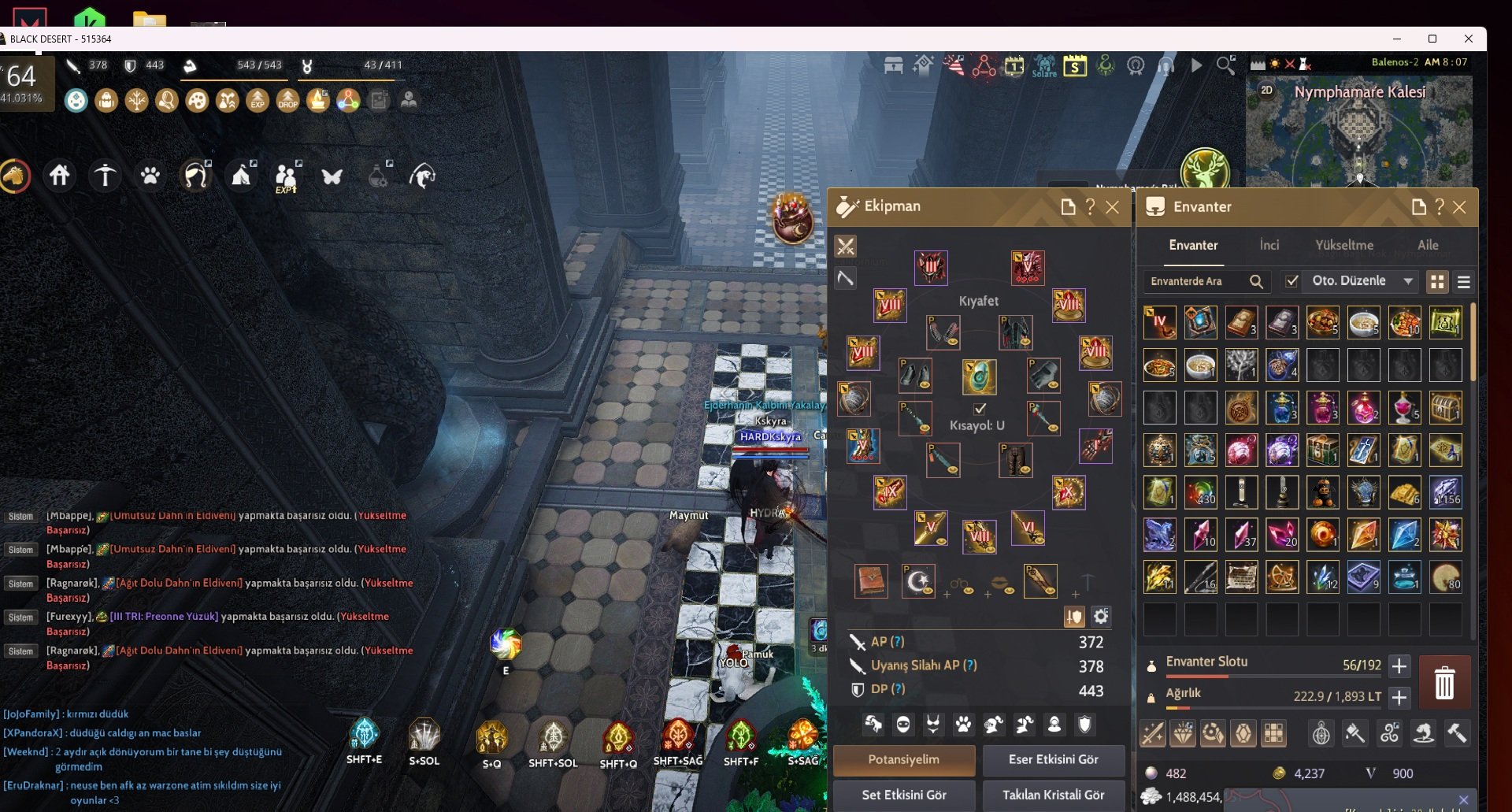Open the Yükseltme tab
Image resolution: width=1512 pixels, height=812 pixels.
click(x=1344, y=246)
